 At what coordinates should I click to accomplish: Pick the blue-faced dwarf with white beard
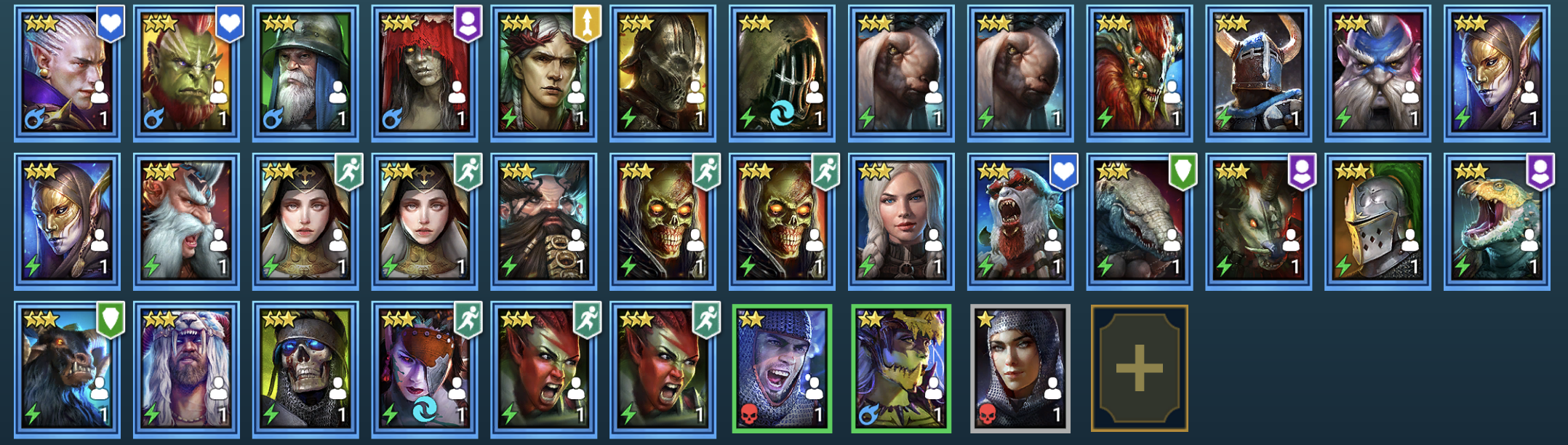(x=1377, y=73)
